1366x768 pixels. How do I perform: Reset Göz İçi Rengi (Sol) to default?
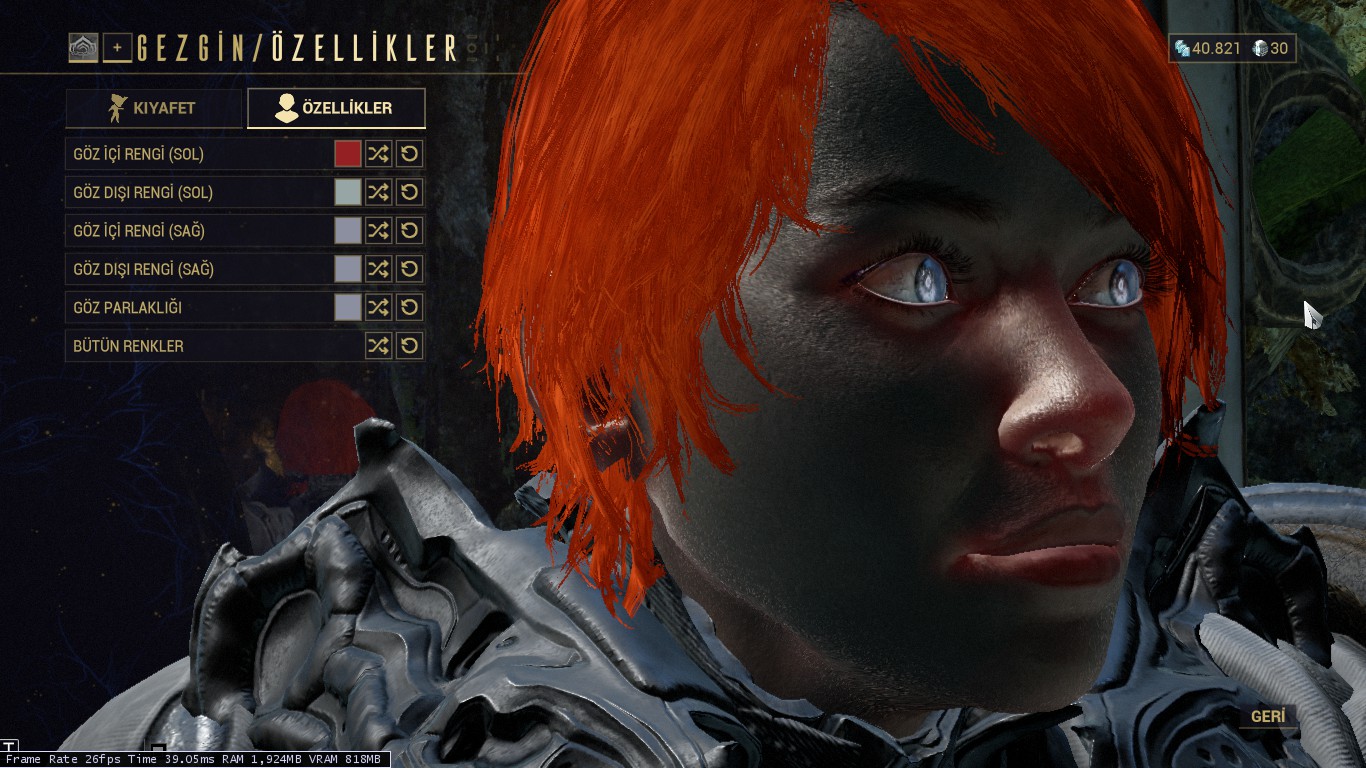pyautogui.click(x=409, y=154)
